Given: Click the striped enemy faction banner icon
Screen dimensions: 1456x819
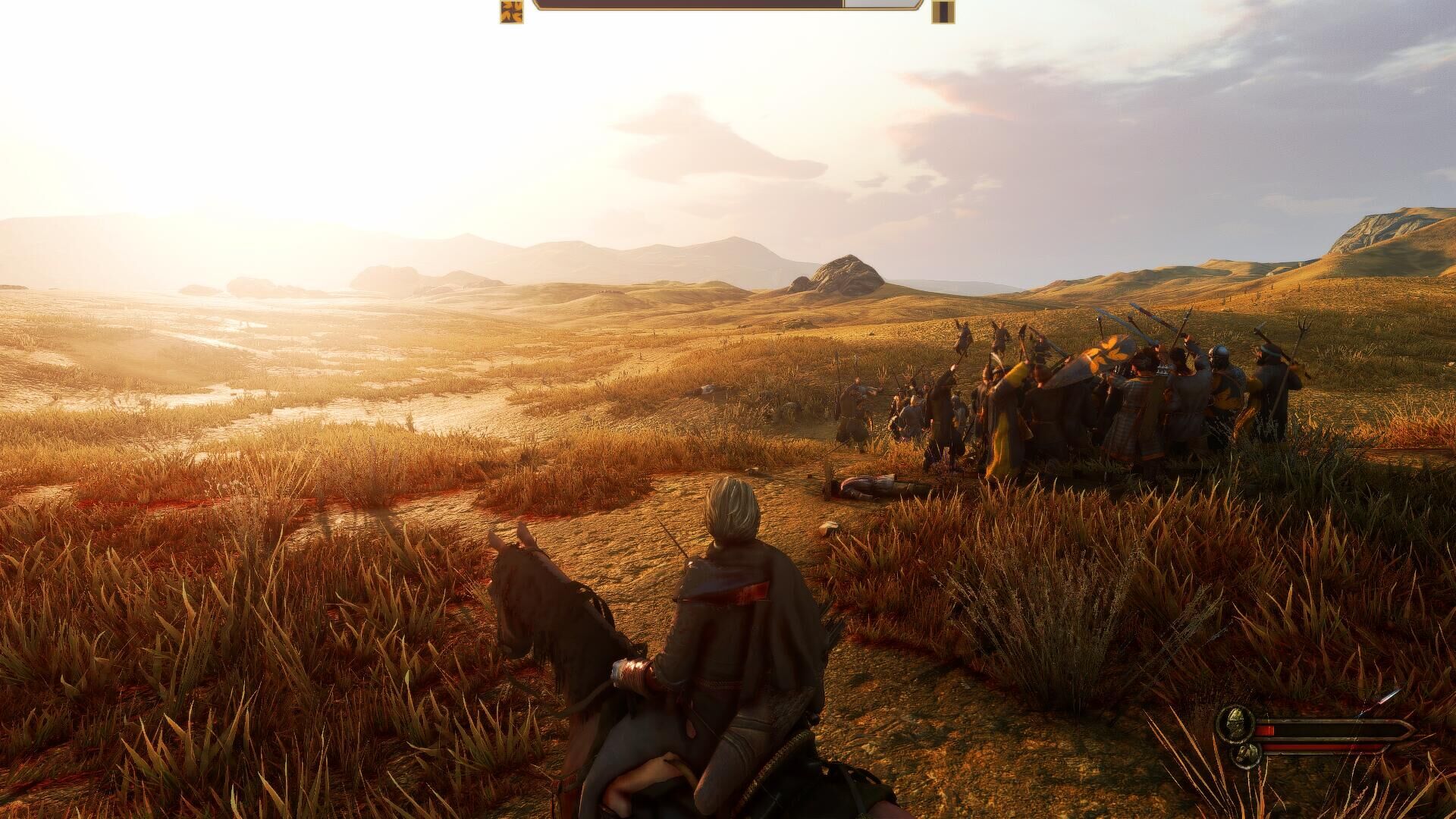Looking at the screenshot, I should (943, 12).
